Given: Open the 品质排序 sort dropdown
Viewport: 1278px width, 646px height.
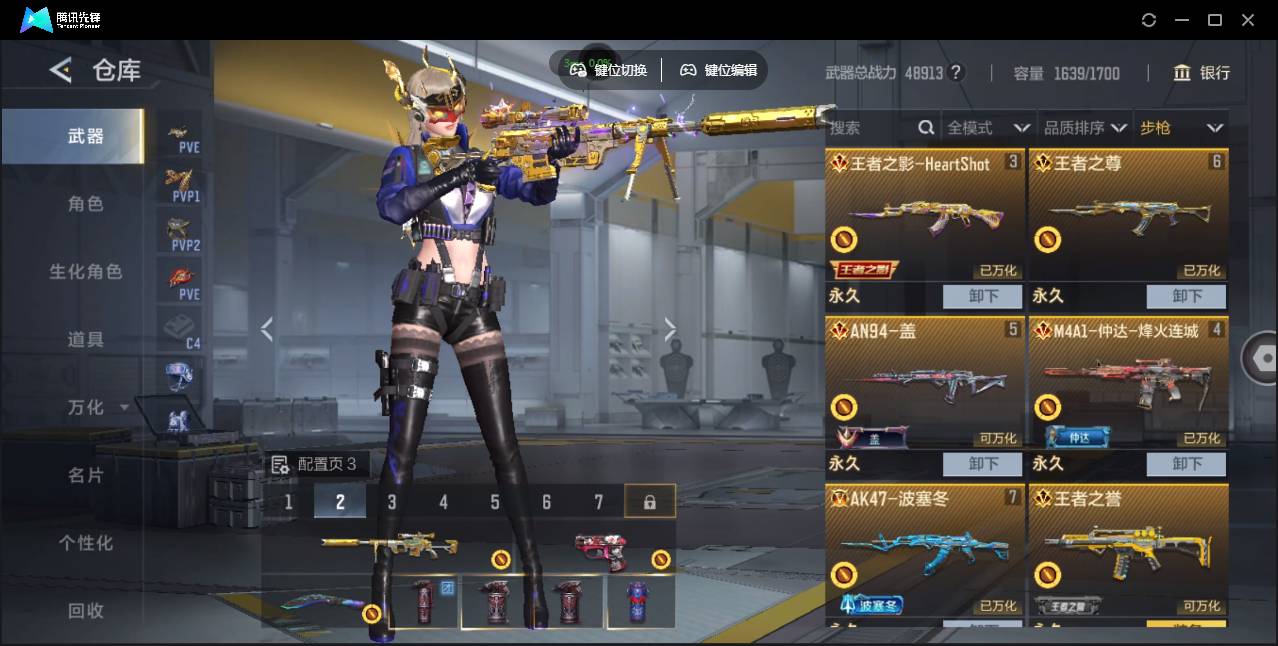Looking at the screenshot, I should click(1085, 128).
